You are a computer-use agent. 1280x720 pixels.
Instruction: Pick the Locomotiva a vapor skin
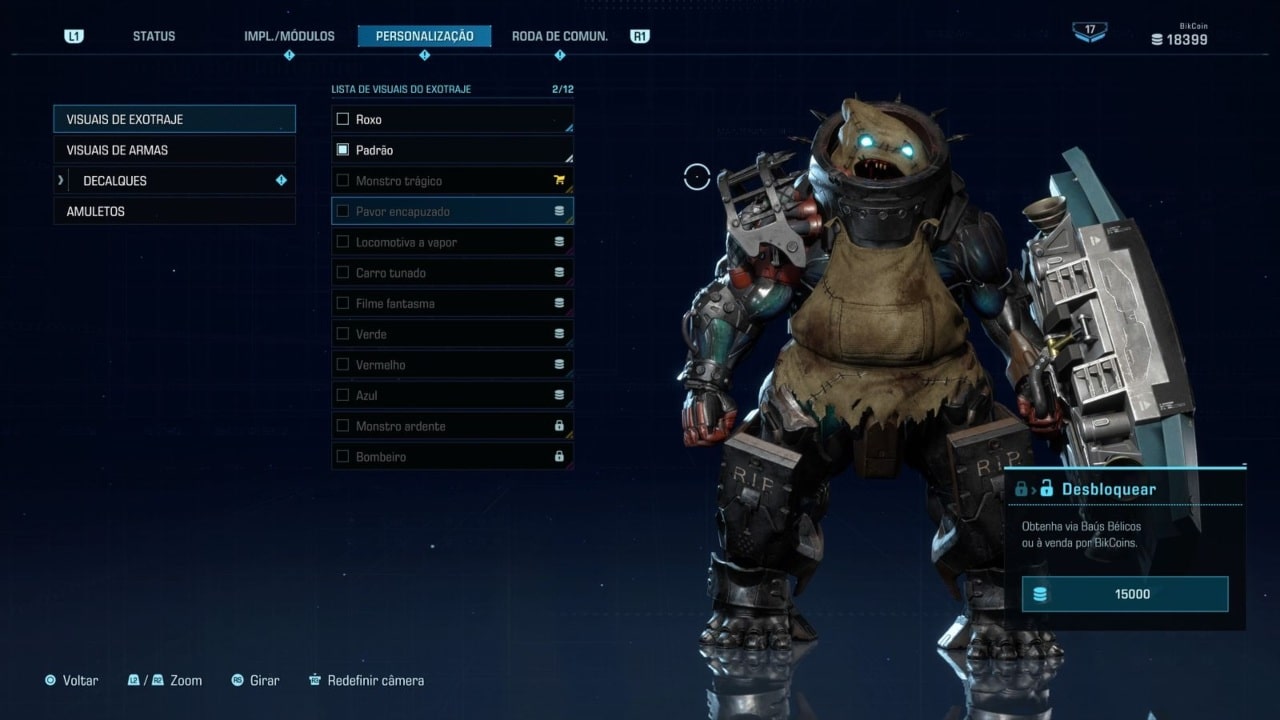(452, 242)
